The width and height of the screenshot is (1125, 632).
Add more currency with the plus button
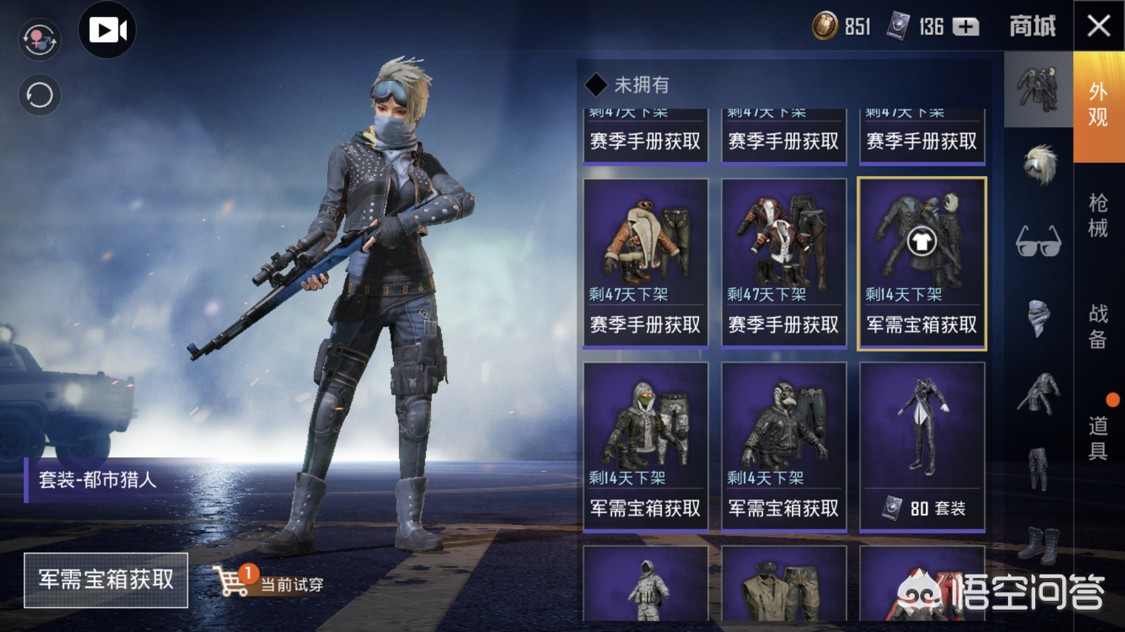(x=965, y=27)
